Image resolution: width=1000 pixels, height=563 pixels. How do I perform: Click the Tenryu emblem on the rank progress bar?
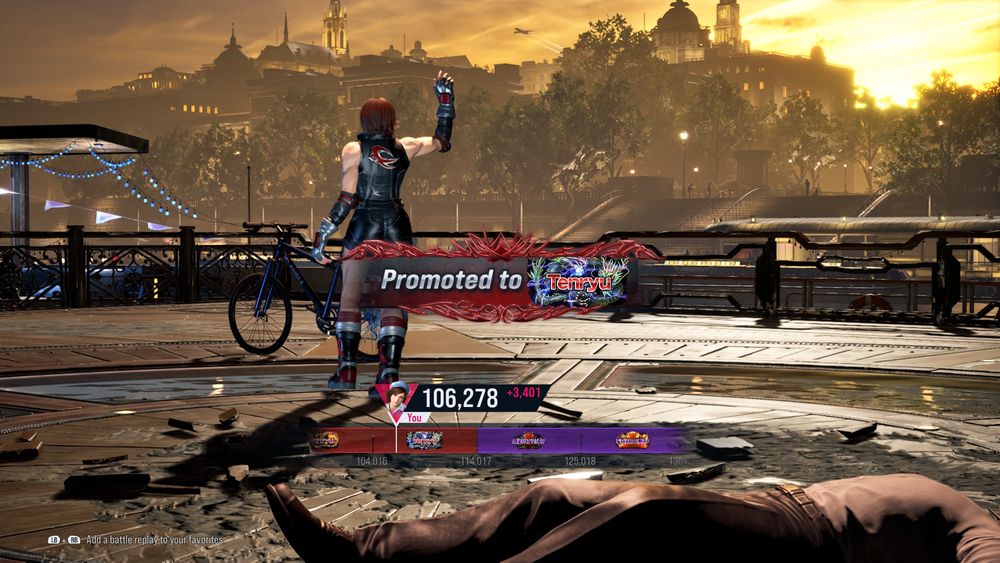click(x=424, y=440)
